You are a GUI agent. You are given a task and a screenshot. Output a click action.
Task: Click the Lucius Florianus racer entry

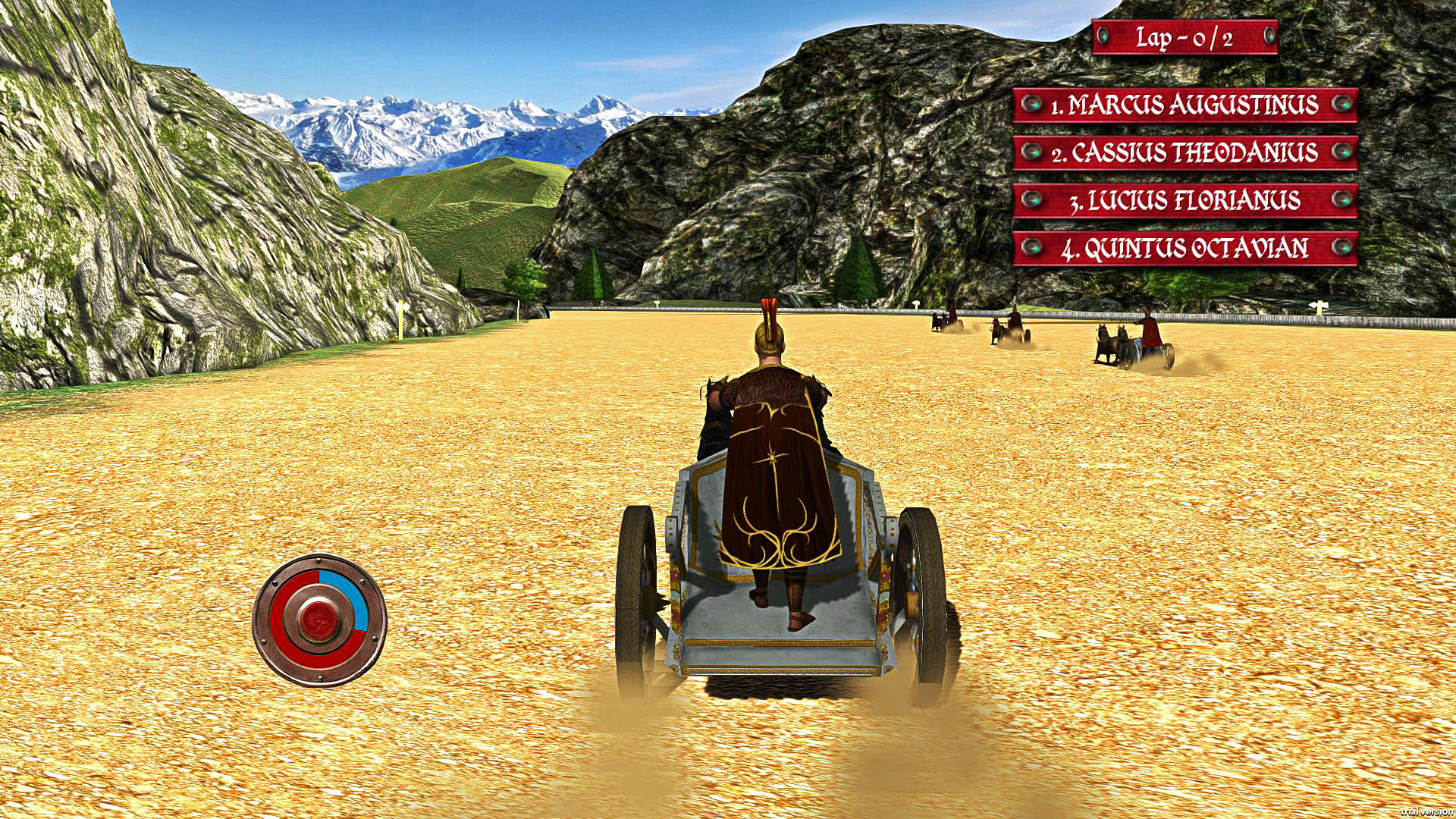(x=1185, y=200)
